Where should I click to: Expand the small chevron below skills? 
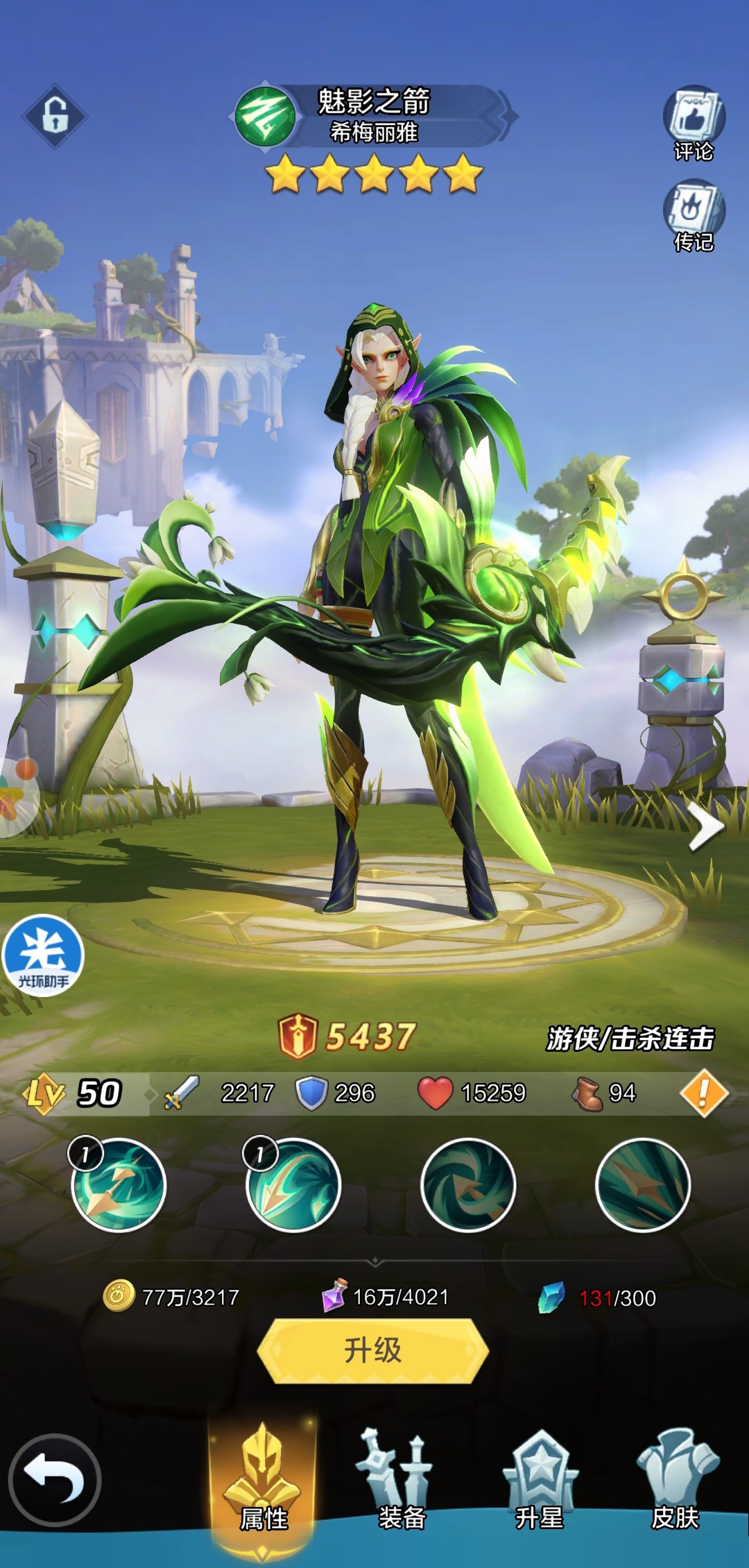pos(374,1259)
